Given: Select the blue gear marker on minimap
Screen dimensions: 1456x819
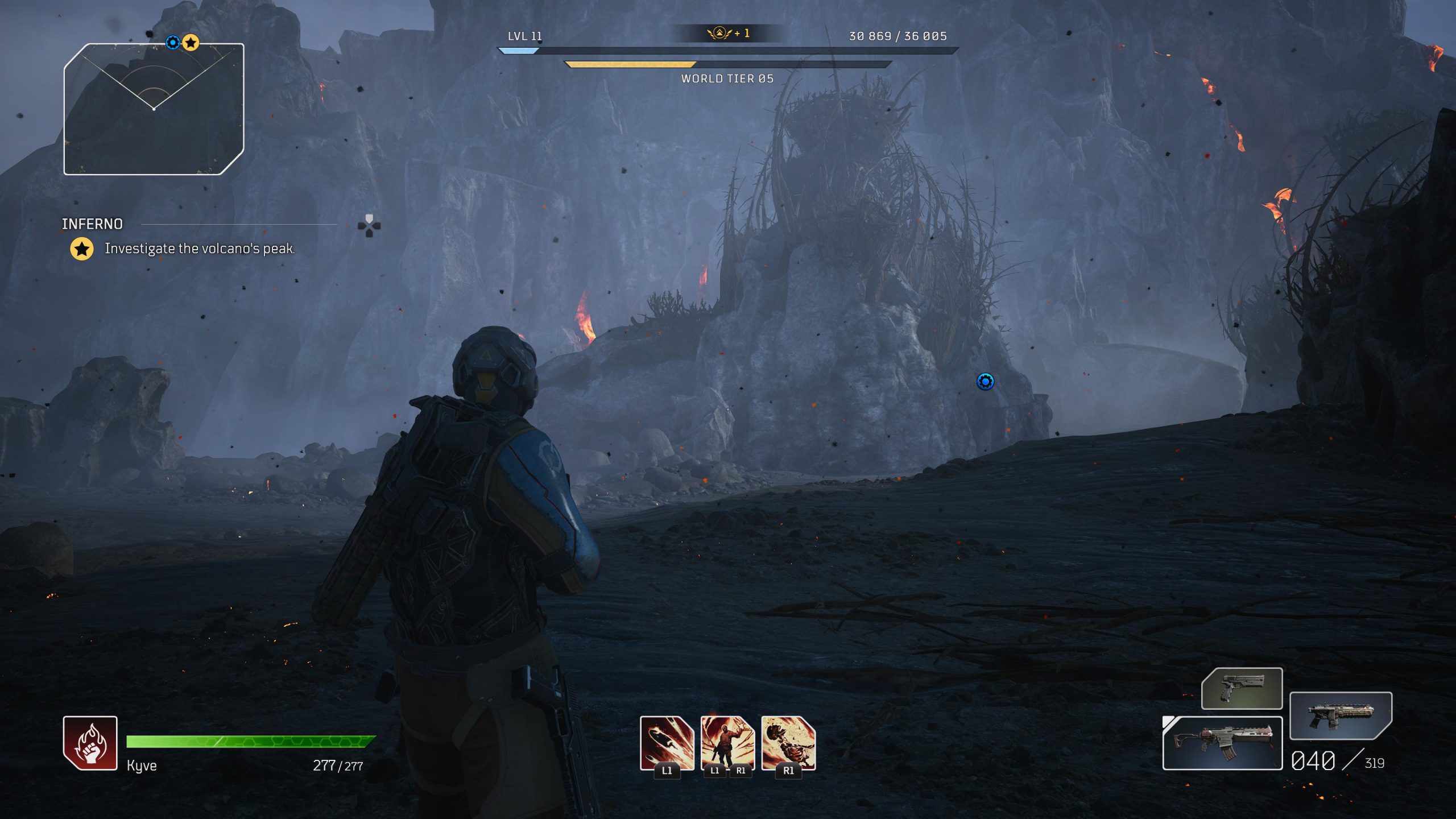Looking at the screenshot, I should pos(173,43).
